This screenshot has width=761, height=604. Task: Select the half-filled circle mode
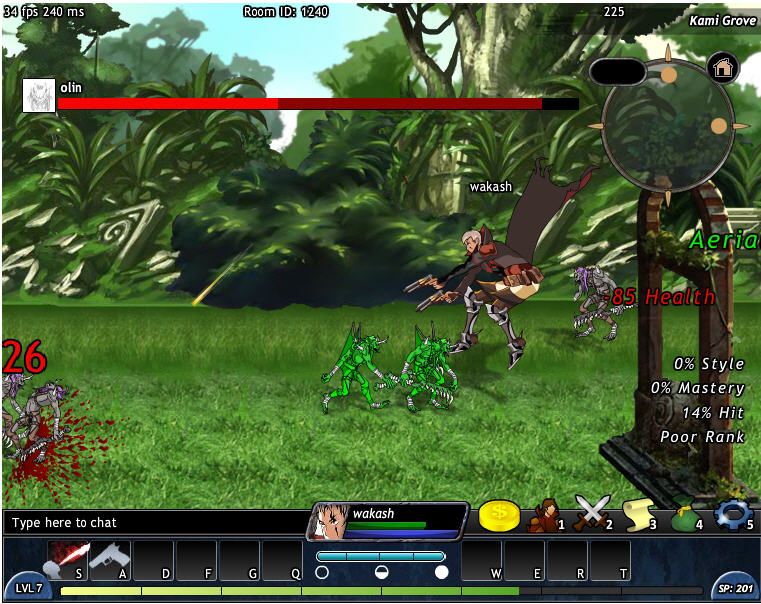pyautogui.click(x=381, y=572)
